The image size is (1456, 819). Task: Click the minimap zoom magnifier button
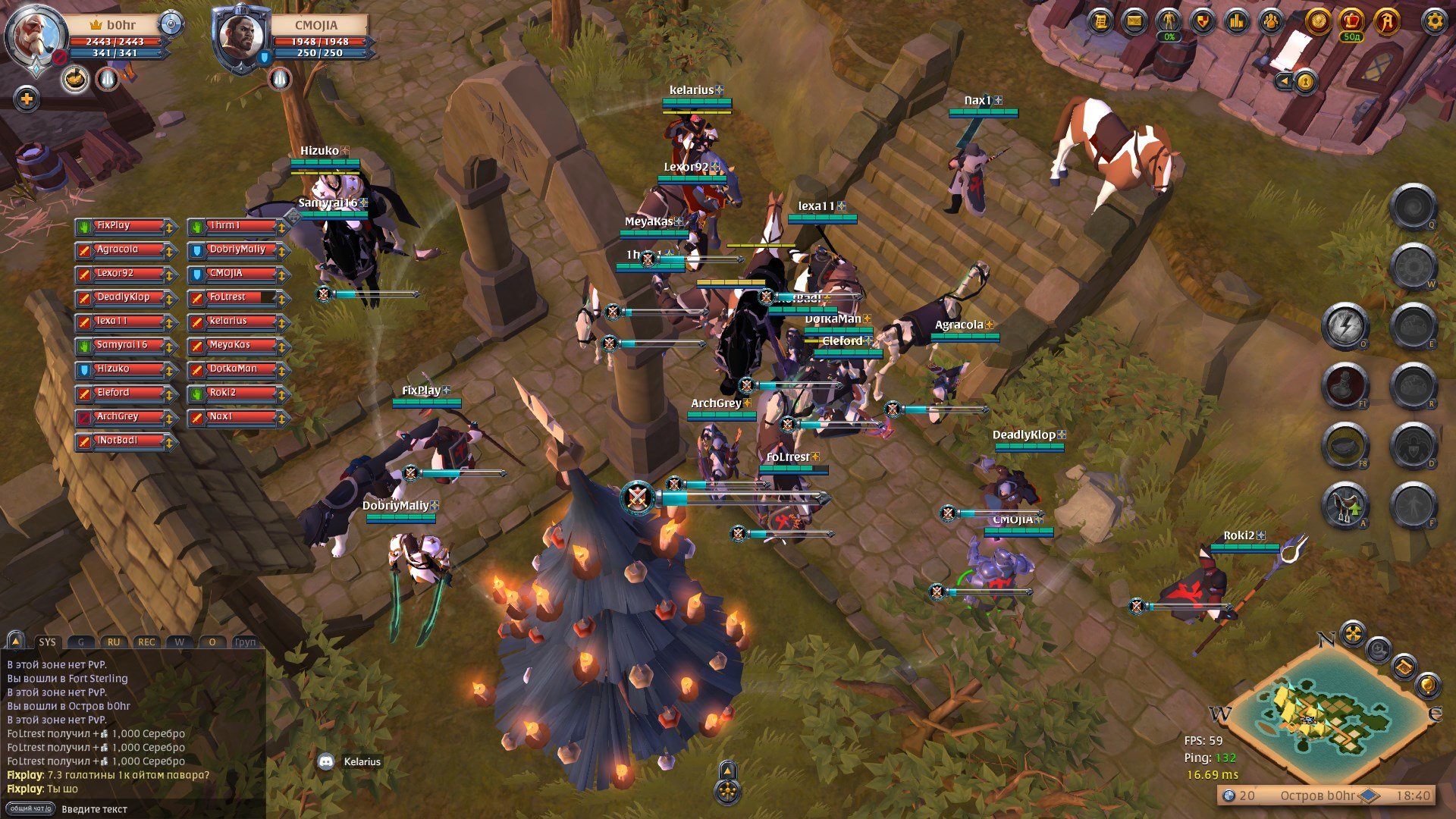tap(1379, 649)
